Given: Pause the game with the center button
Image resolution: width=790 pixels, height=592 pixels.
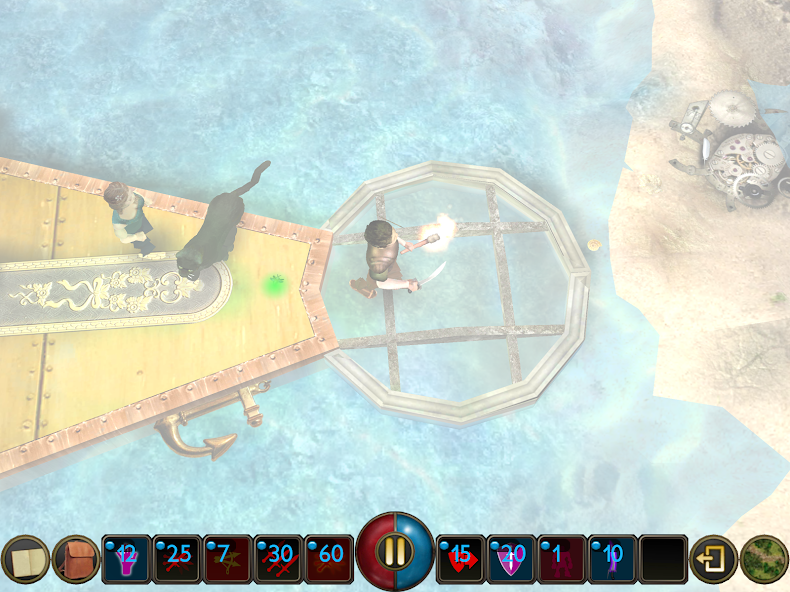Looking at the screenshot, I should tap(396, 552).
